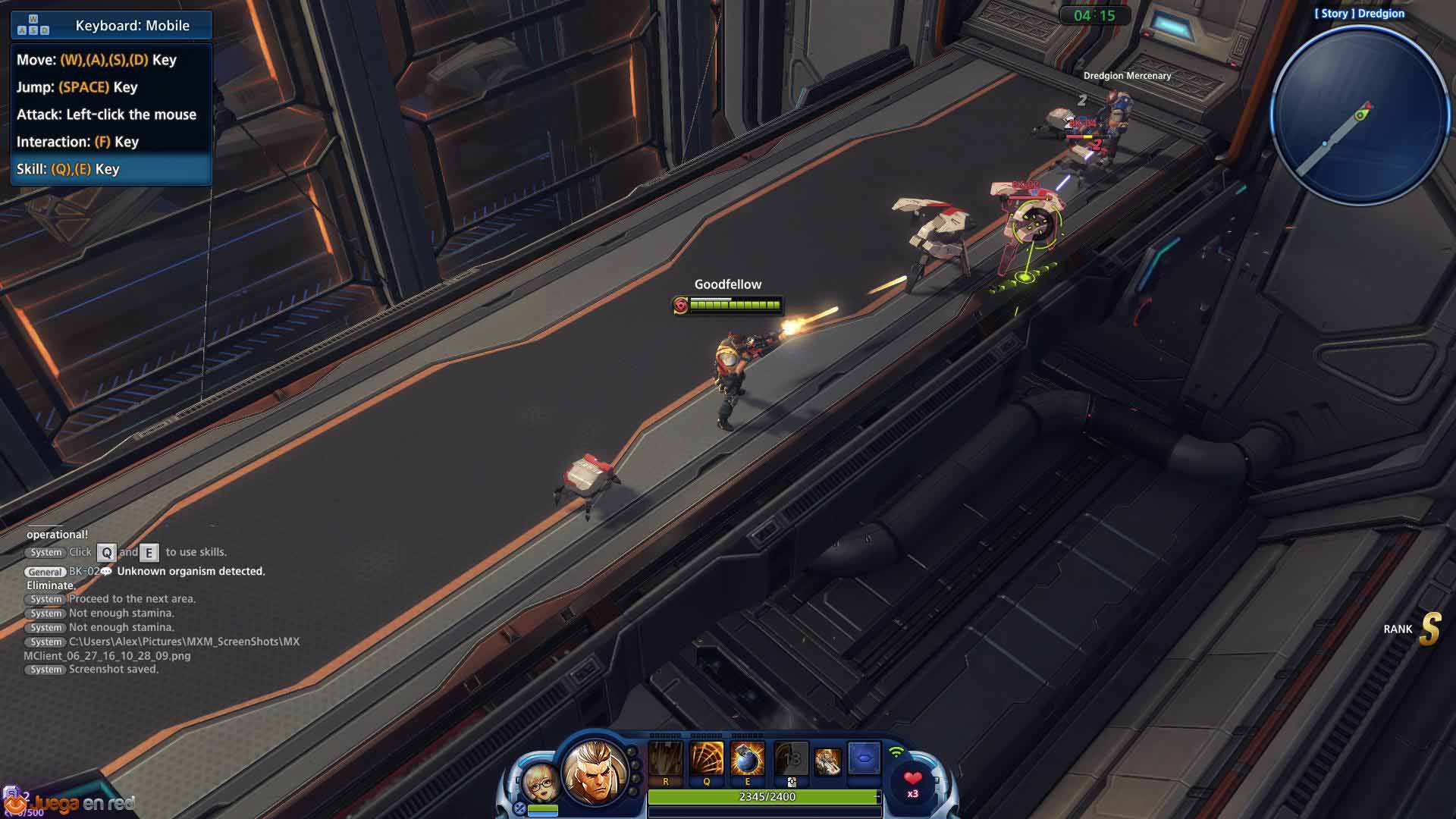
Task: Click the heart lives icon
Action: [913, 780]
